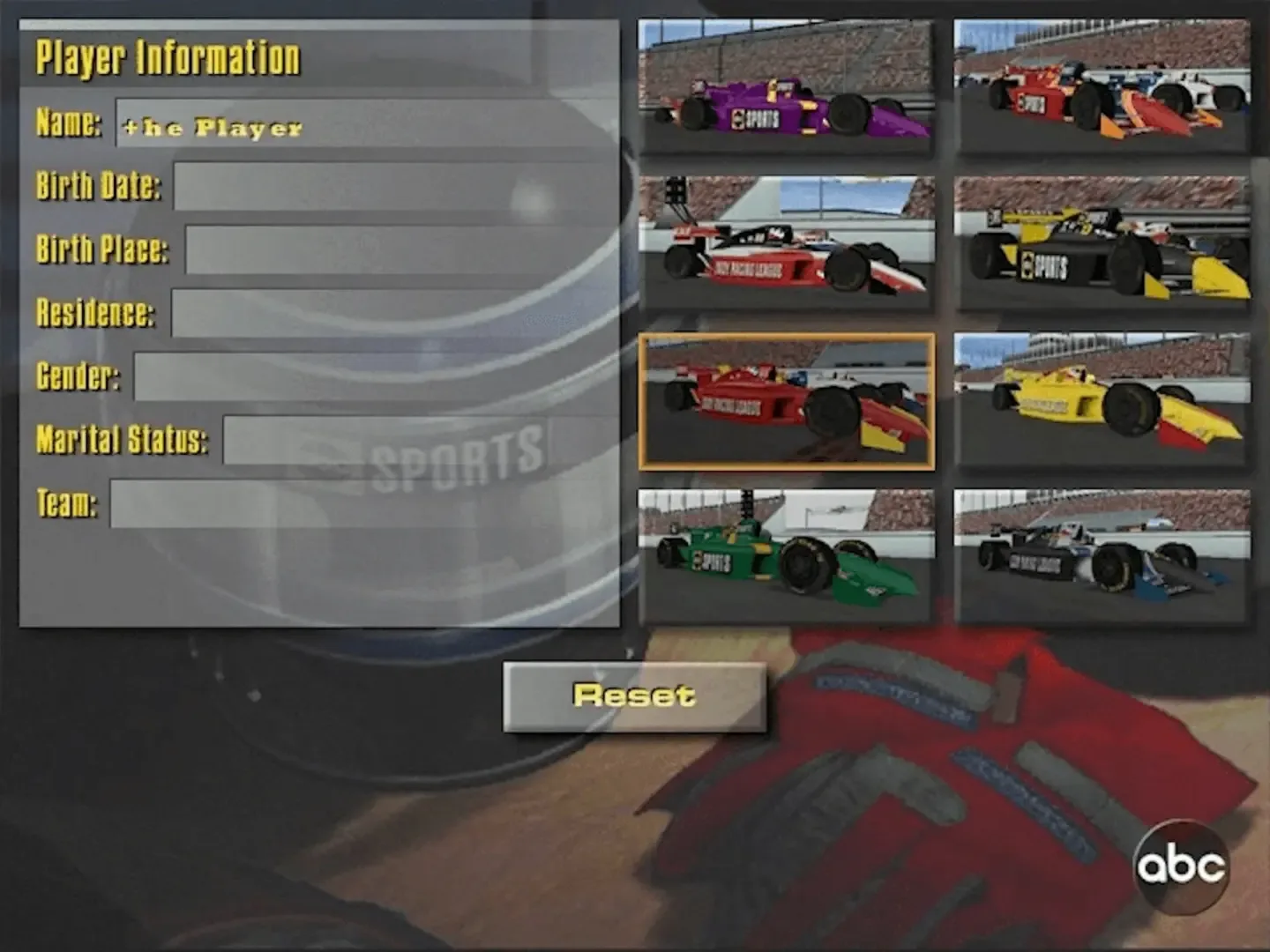Pick the red IRL car with white stripe

(x=788, y=240)
